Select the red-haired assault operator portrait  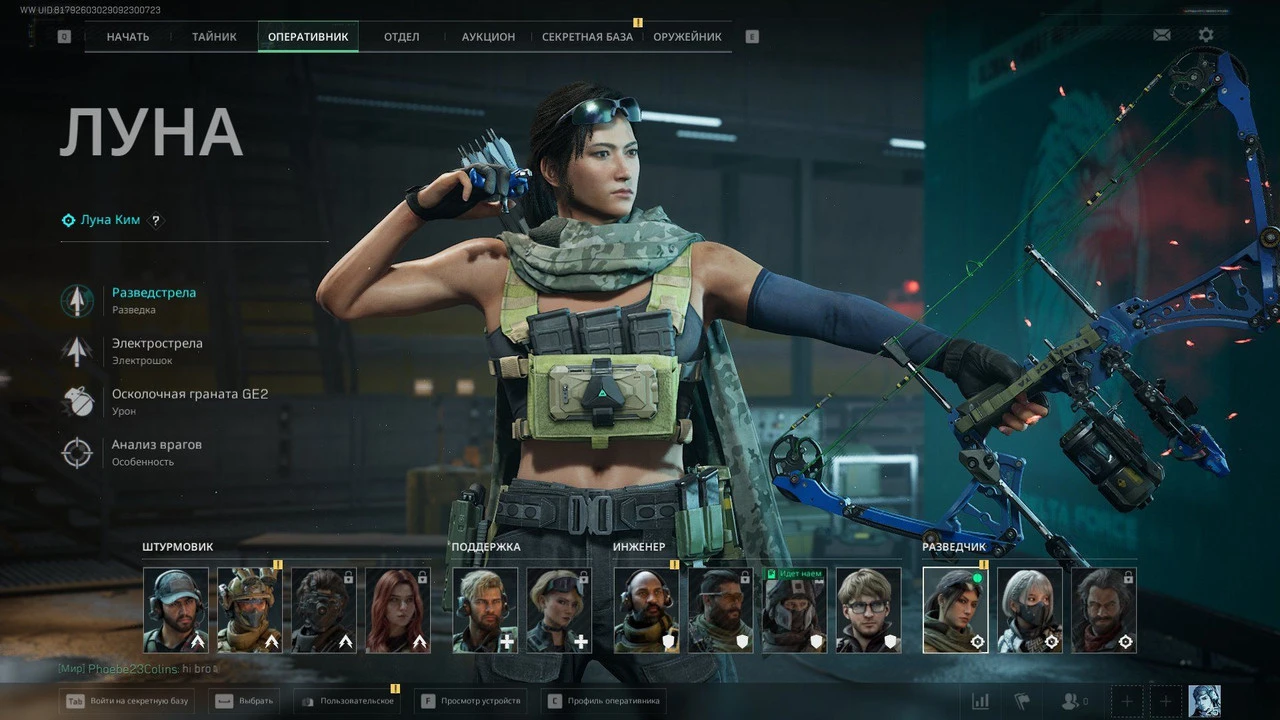398,610
